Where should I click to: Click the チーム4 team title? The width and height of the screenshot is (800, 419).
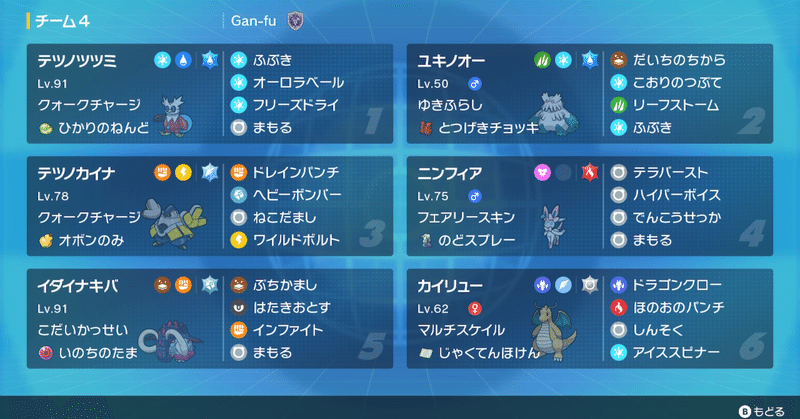click(65, 20)
